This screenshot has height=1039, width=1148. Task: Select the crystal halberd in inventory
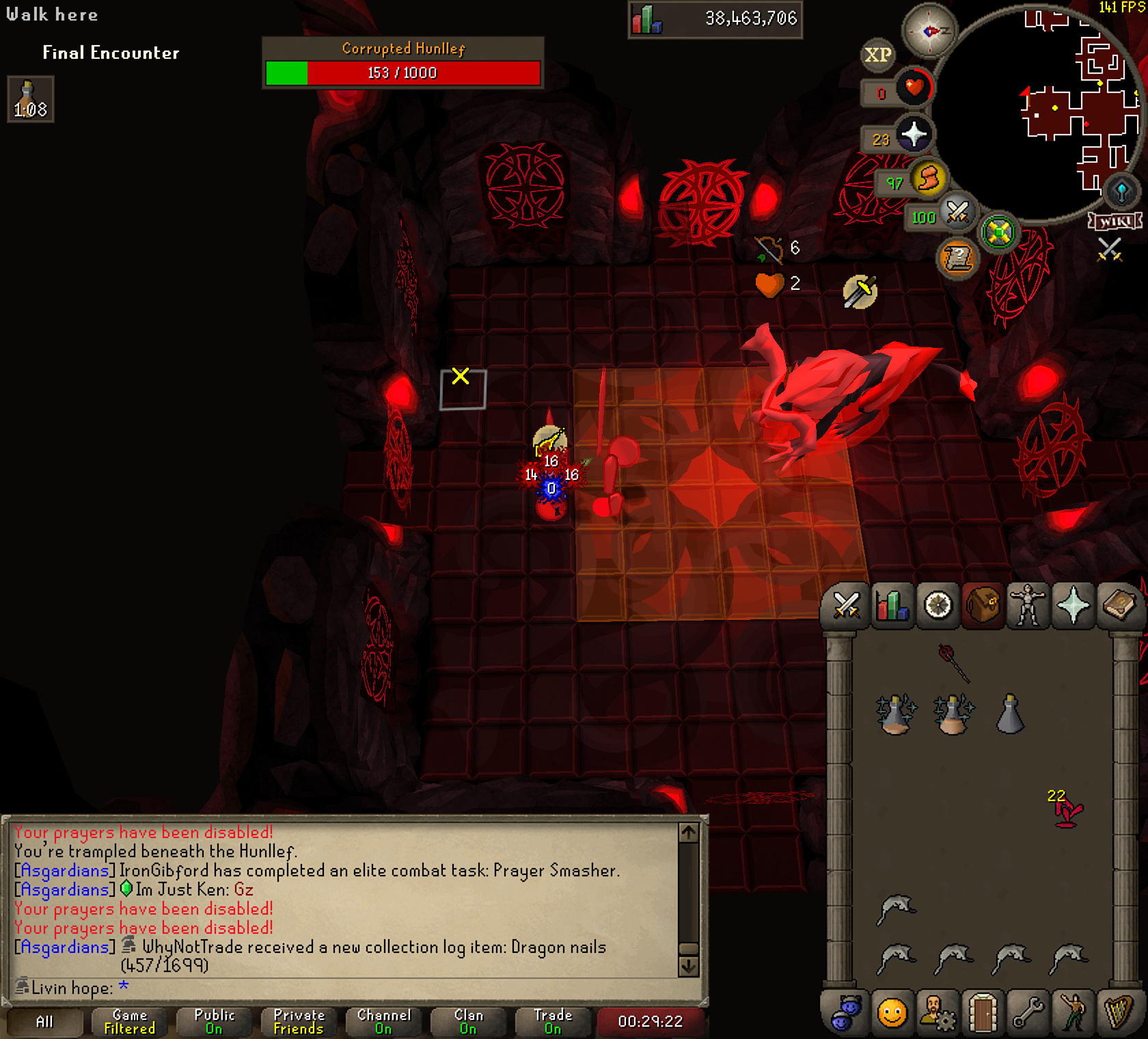(954, 662)
